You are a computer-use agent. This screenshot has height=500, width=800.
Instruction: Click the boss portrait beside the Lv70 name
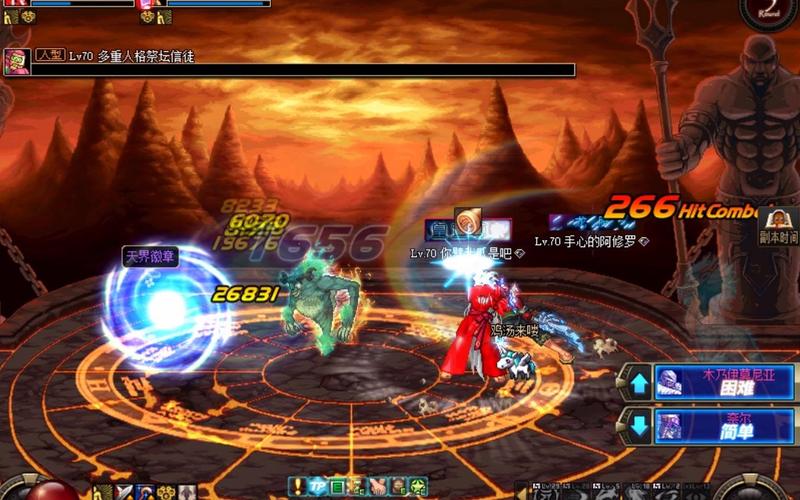(17, 57)
